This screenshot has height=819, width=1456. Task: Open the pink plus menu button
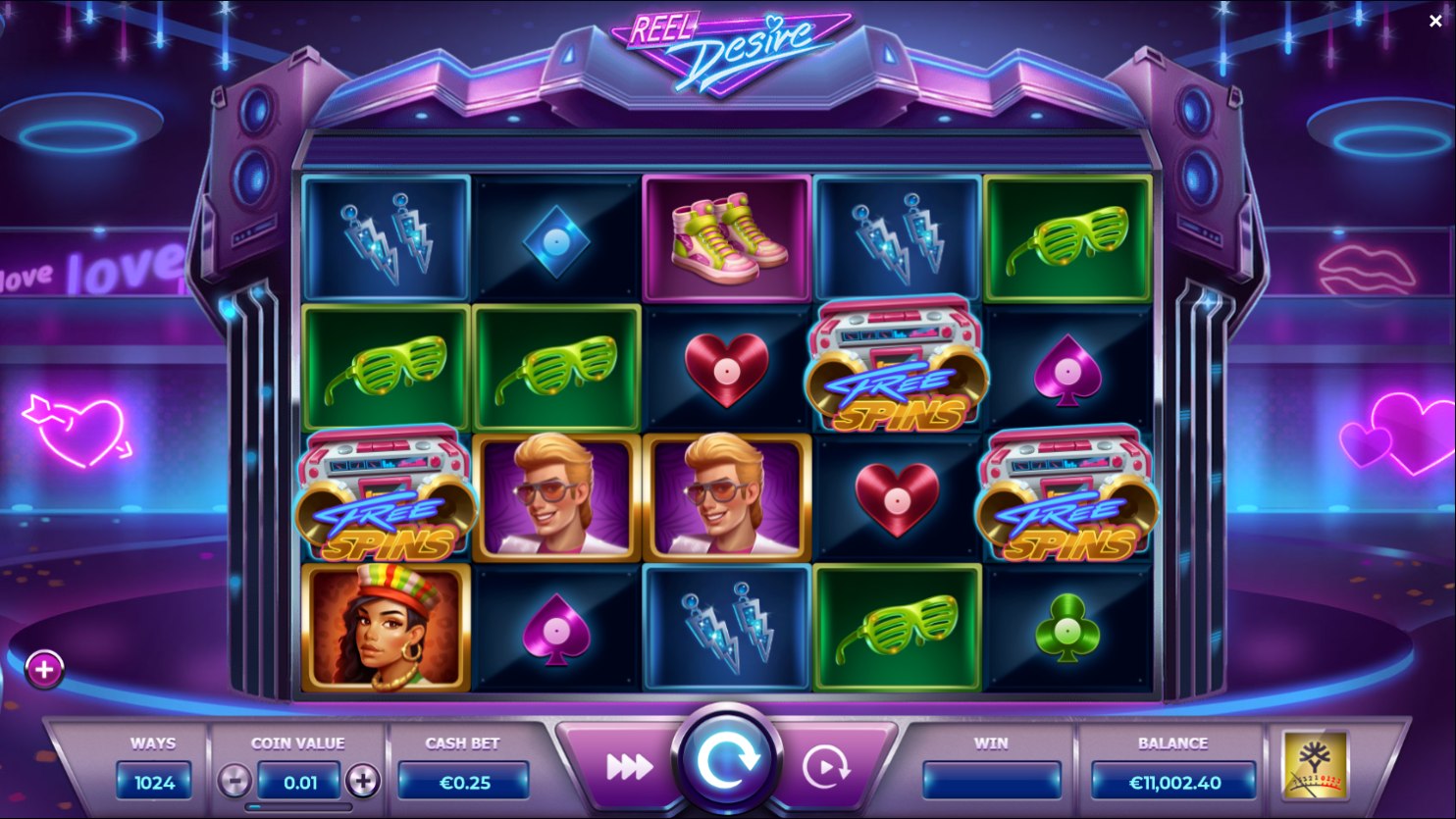point(44,669)
